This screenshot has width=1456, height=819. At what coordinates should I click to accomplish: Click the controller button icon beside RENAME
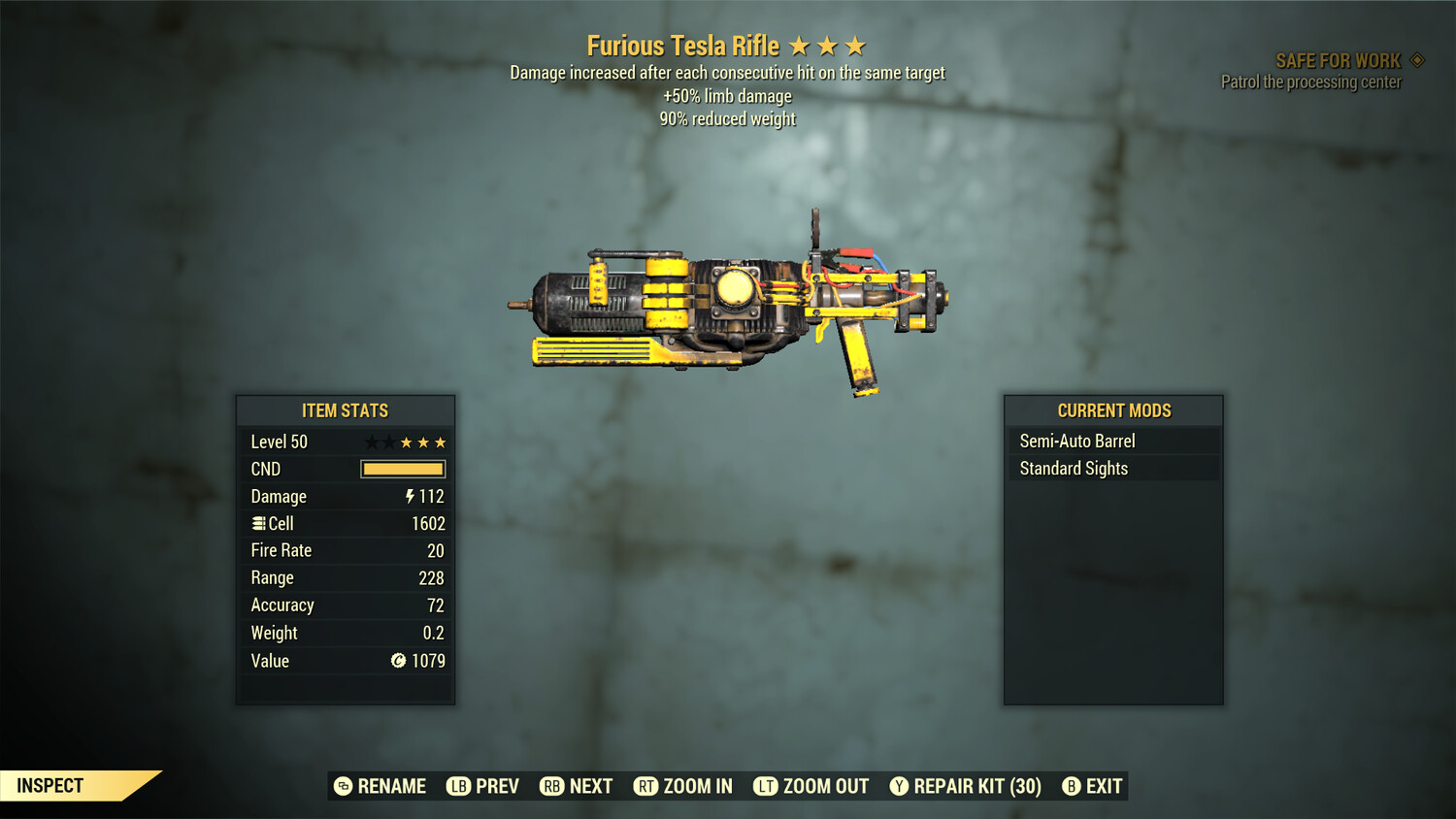[345, 786]
